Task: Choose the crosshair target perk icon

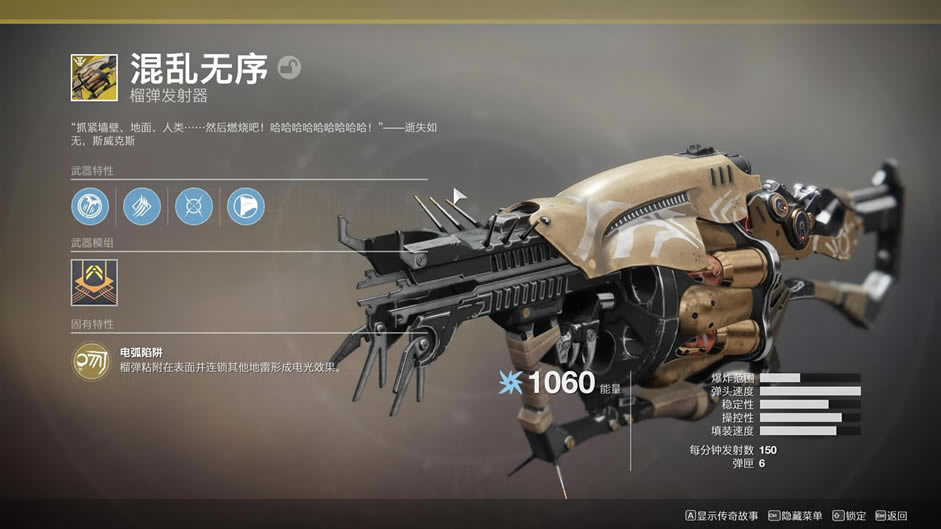Action: (194, 206)
